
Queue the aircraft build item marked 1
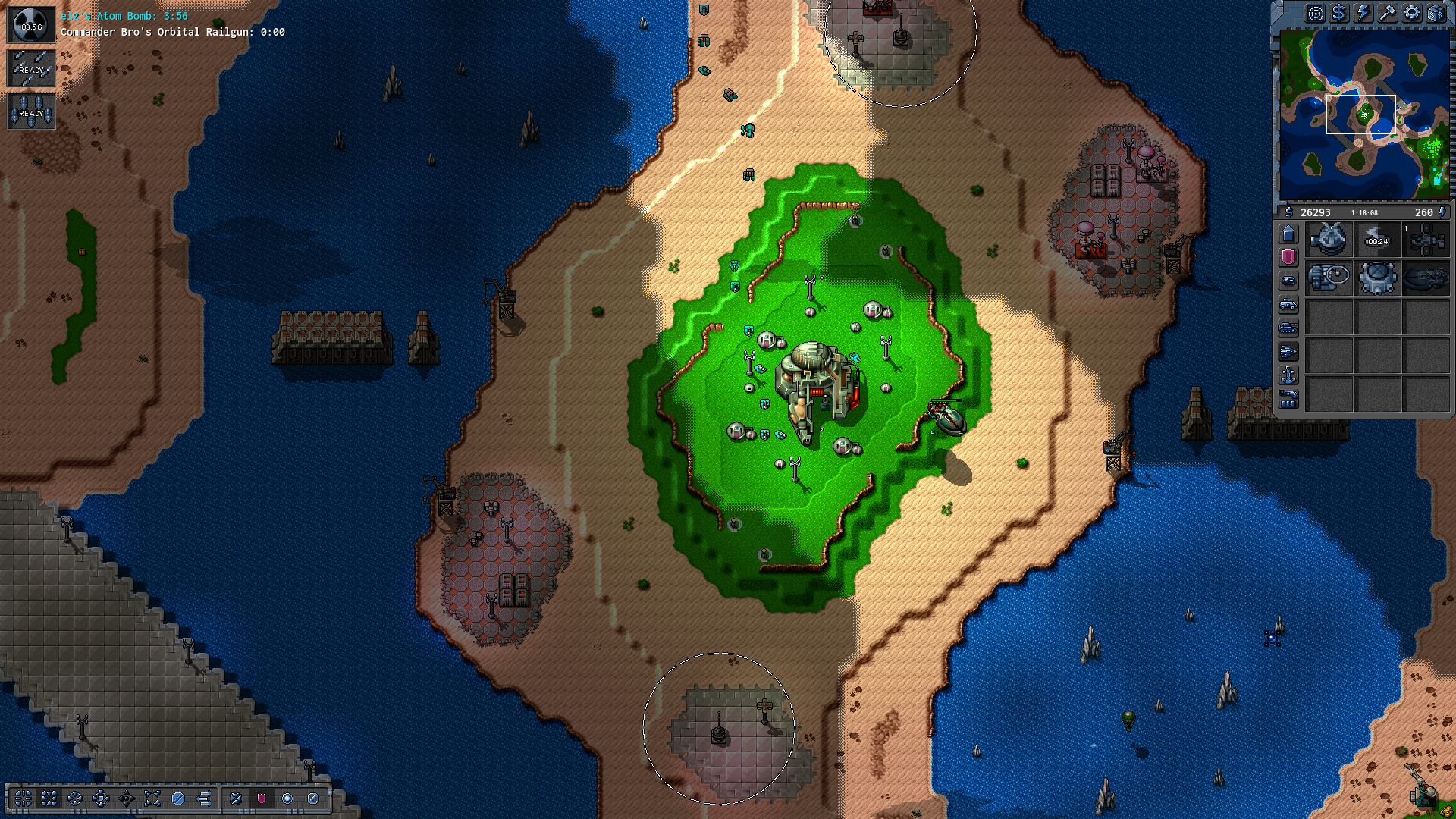[x=1426, y=240]
